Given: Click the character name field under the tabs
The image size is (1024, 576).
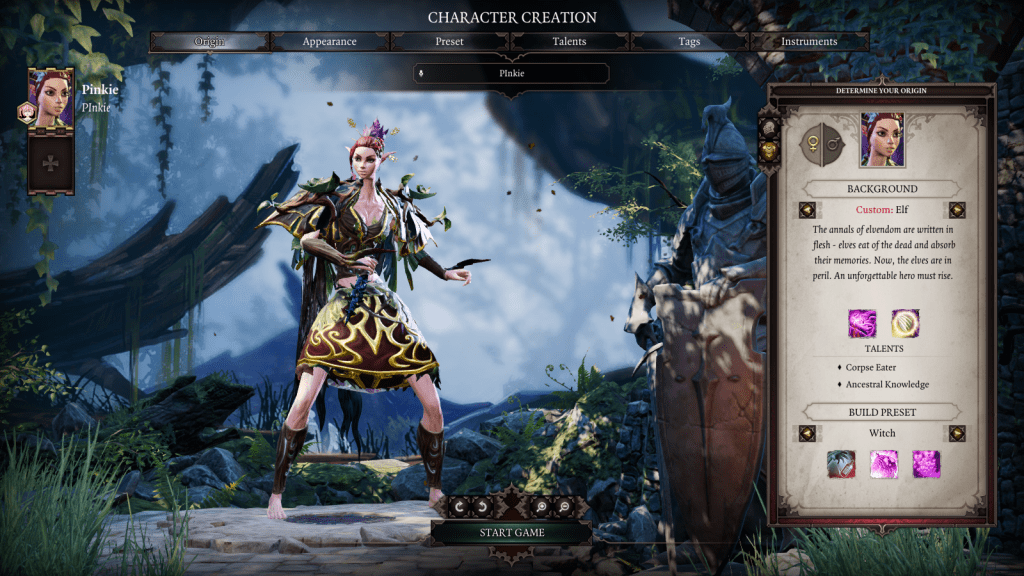Looking at the screenshot, I should tap(511, 73).
